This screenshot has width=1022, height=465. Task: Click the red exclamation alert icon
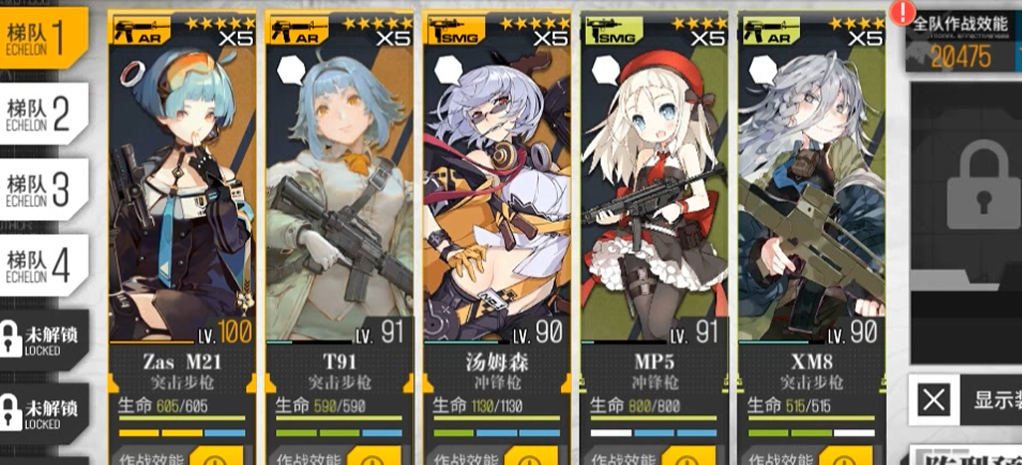[x=904, y=13]
